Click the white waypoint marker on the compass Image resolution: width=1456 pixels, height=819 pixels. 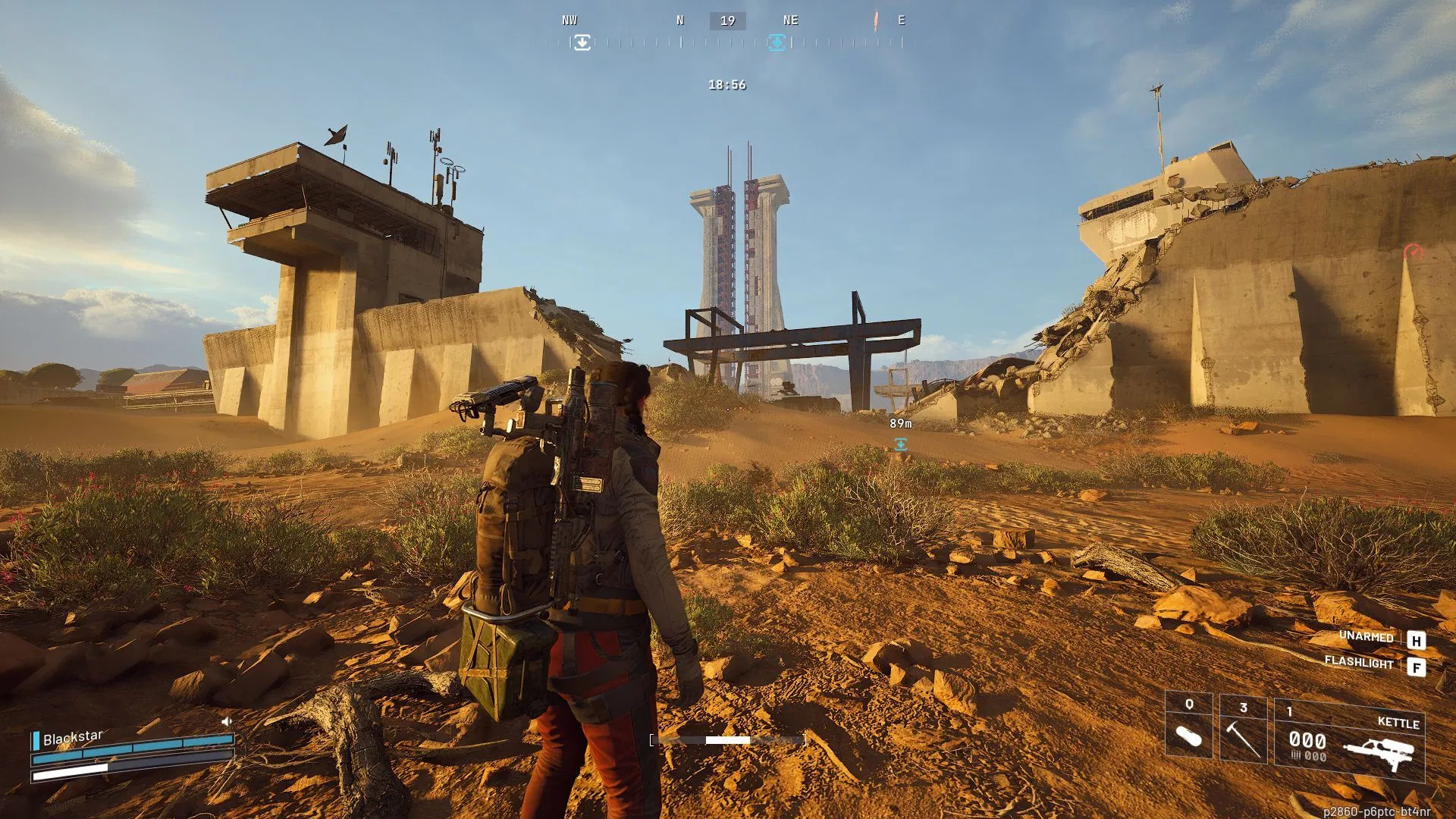(x=581, y=43)
